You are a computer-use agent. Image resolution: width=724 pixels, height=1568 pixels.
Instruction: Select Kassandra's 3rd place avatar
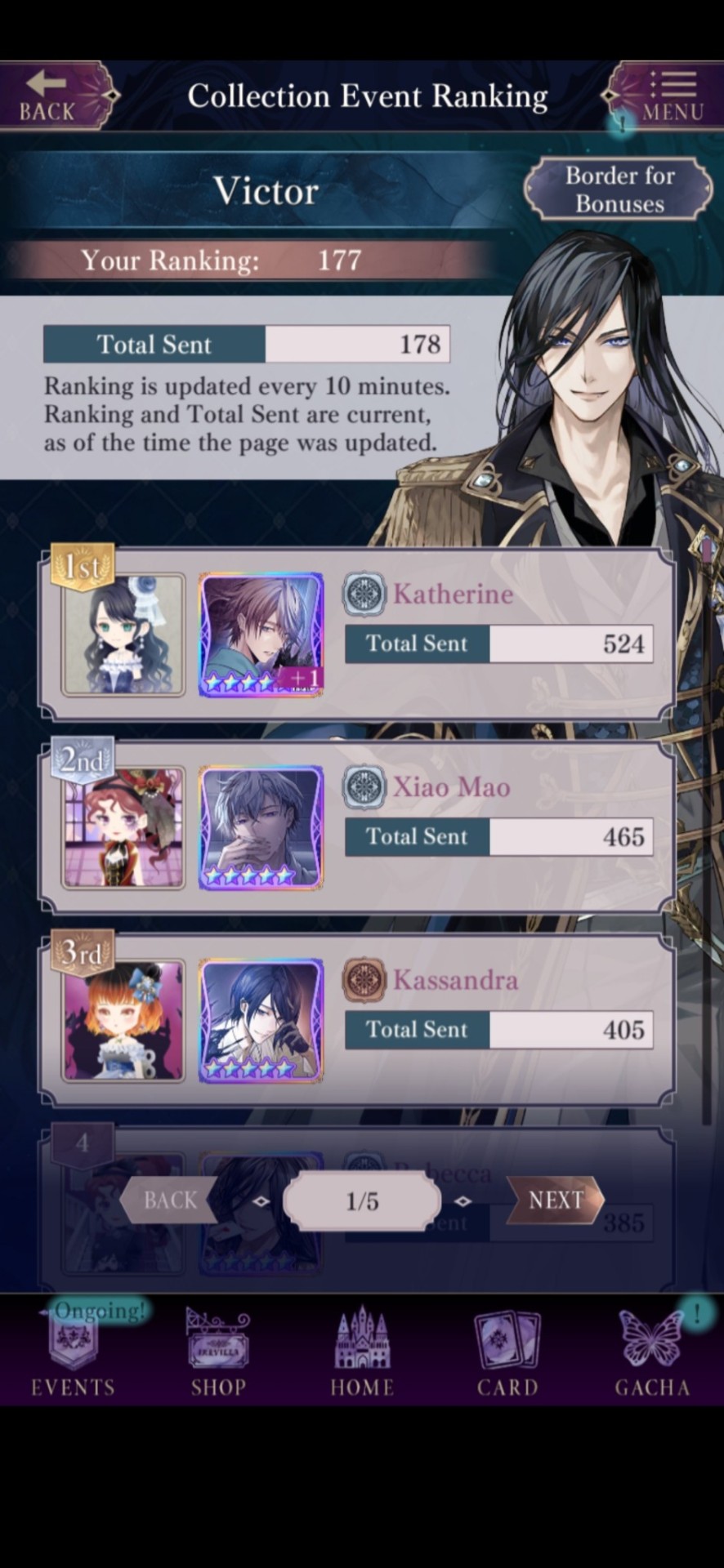pos(123,1021)
